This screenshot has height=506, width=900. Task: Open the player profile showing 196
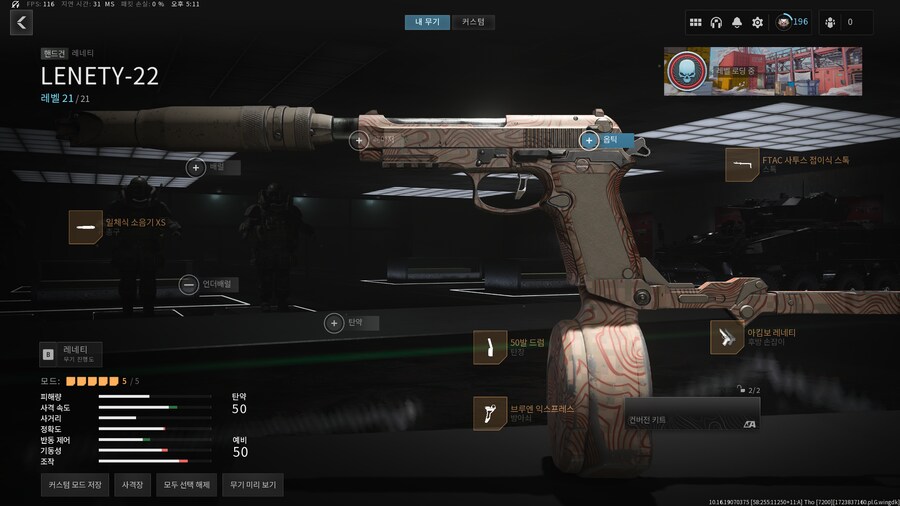792,22
